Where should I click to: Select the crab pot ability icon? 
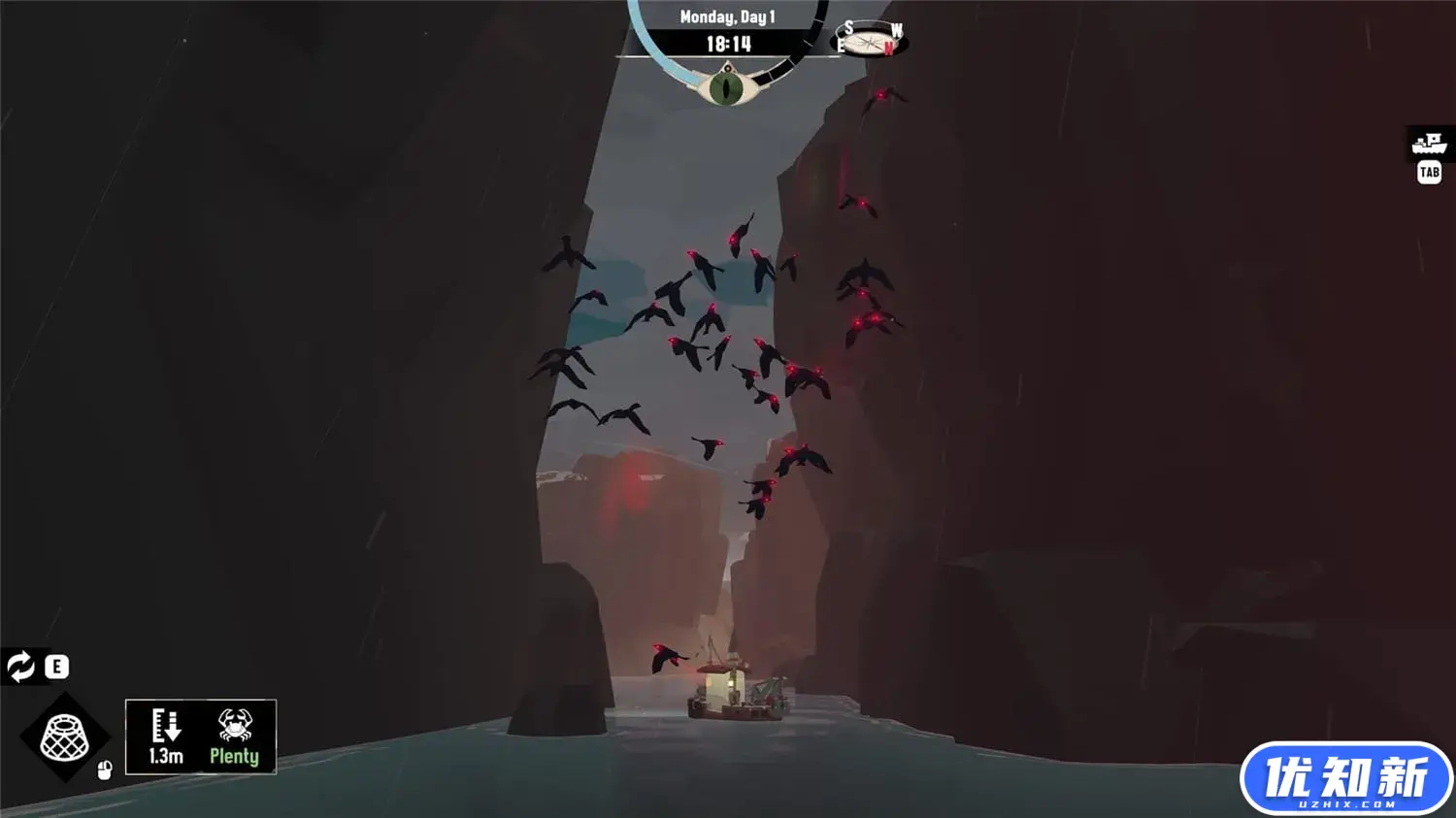pos(64,737)
